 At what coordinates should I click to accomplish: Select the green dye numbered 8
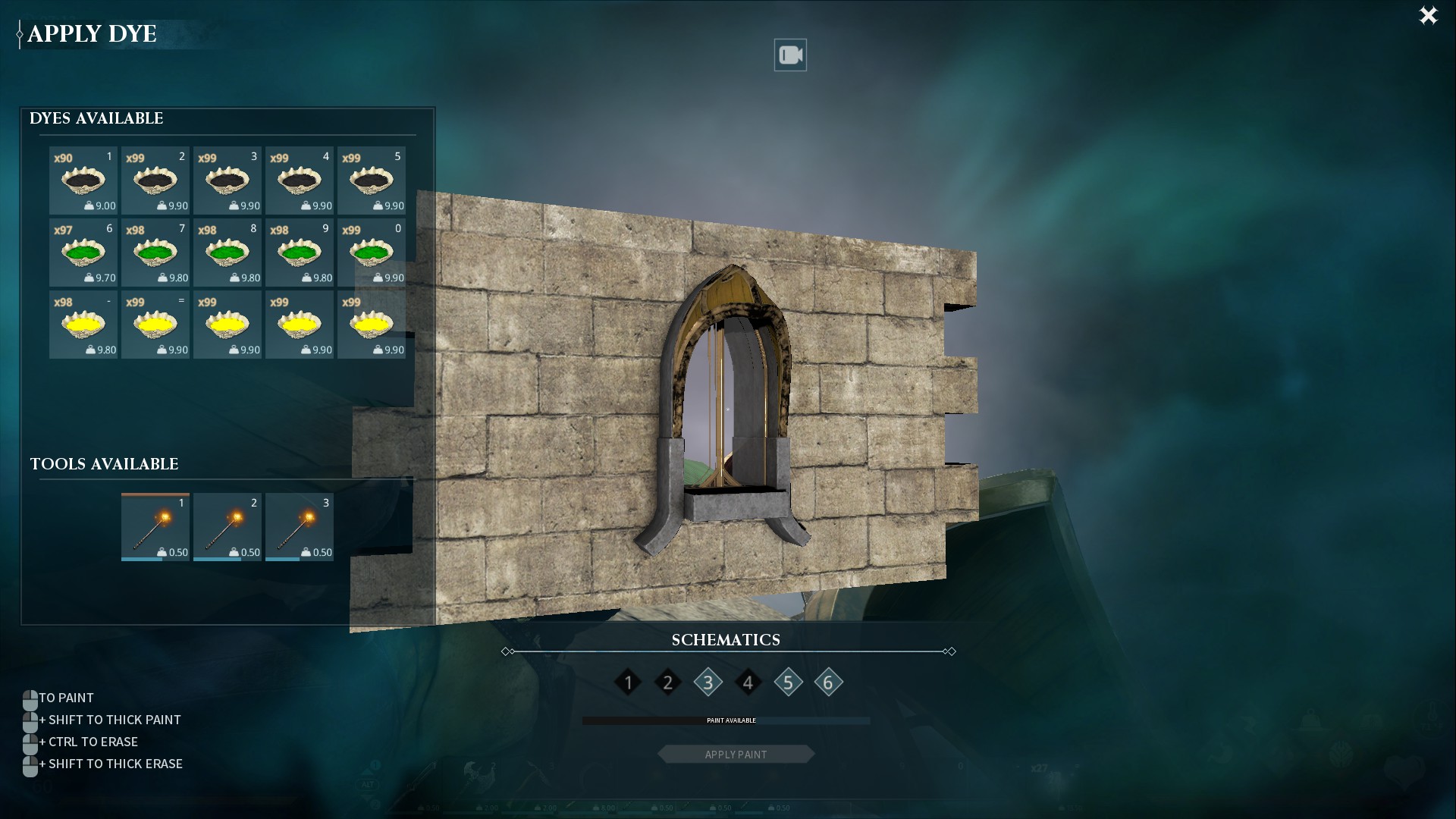pos(227,253)
